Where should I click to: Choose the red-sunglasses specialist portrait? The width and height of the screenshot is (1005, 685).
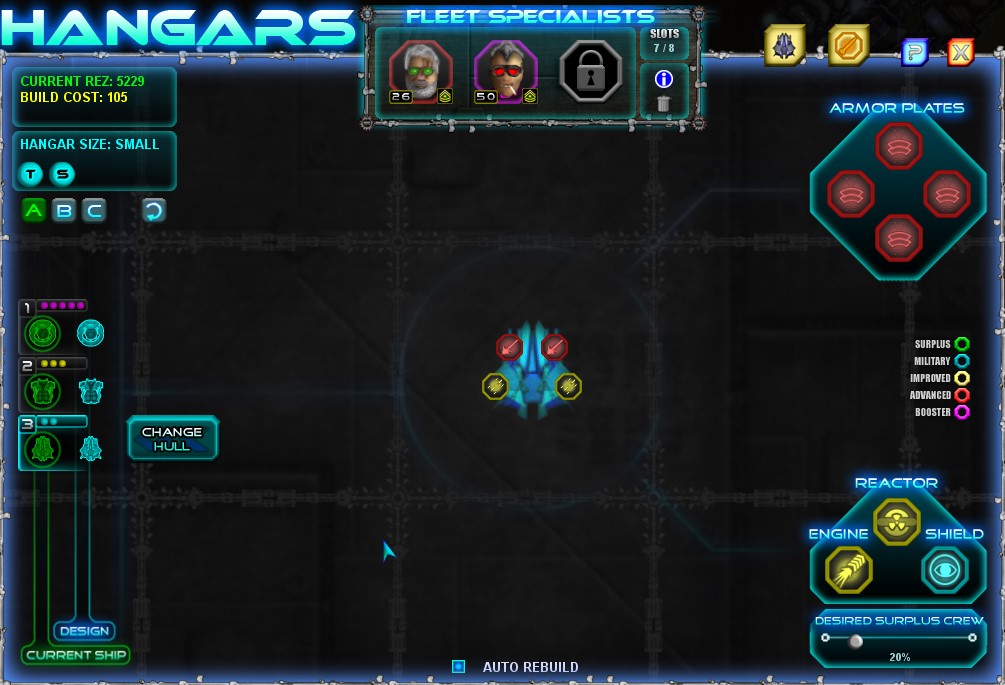coord(506,72)
